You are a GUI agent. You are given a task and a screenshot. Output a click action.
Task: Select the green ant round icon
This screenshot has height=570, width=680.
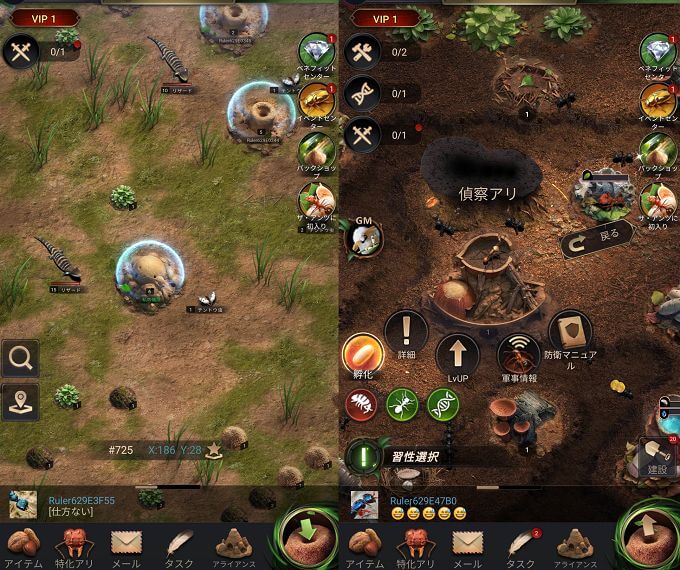coord(402,404)
